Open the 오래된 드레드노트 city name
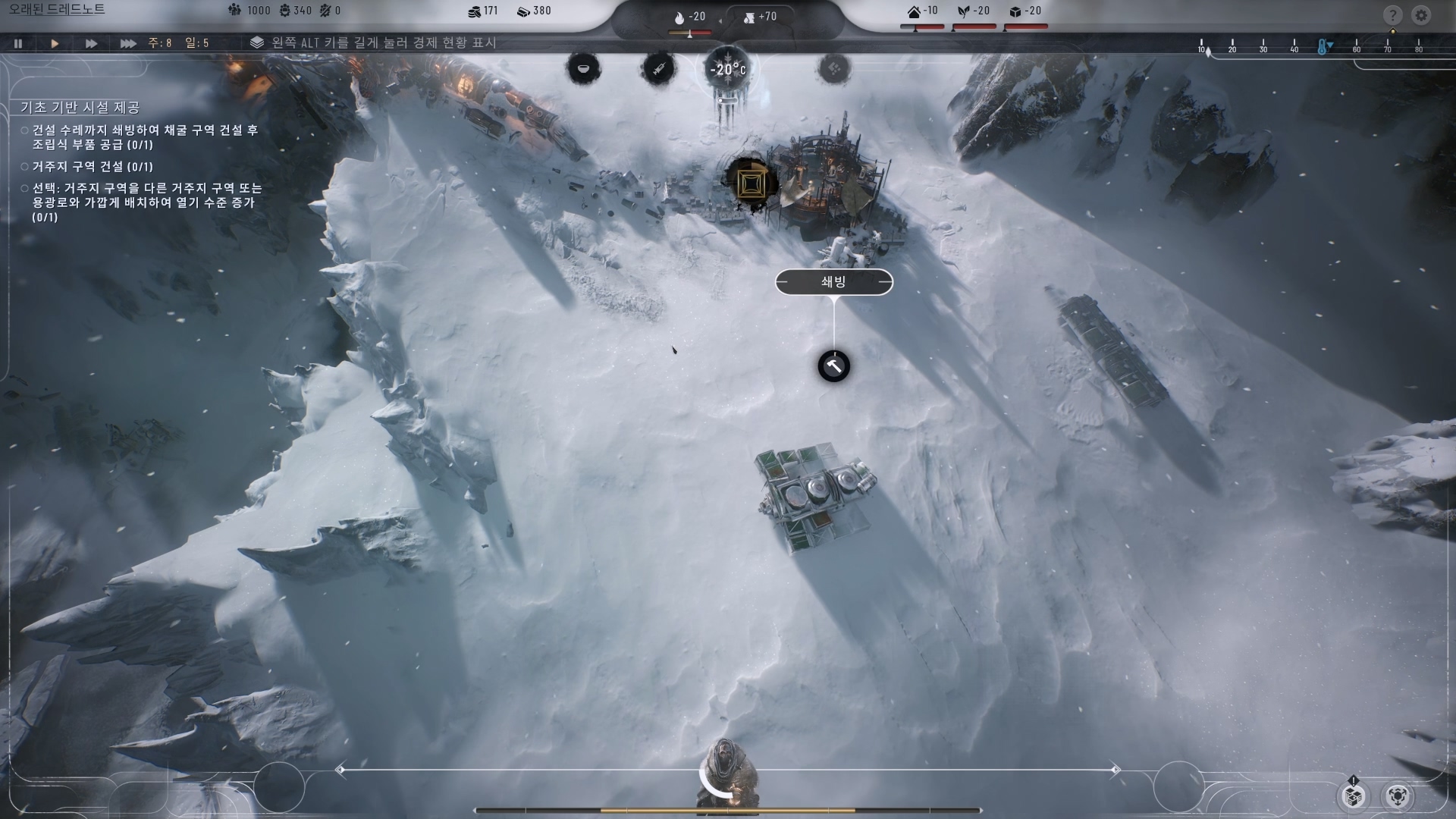Screen dimensions: 1456x819 point(57,10)
